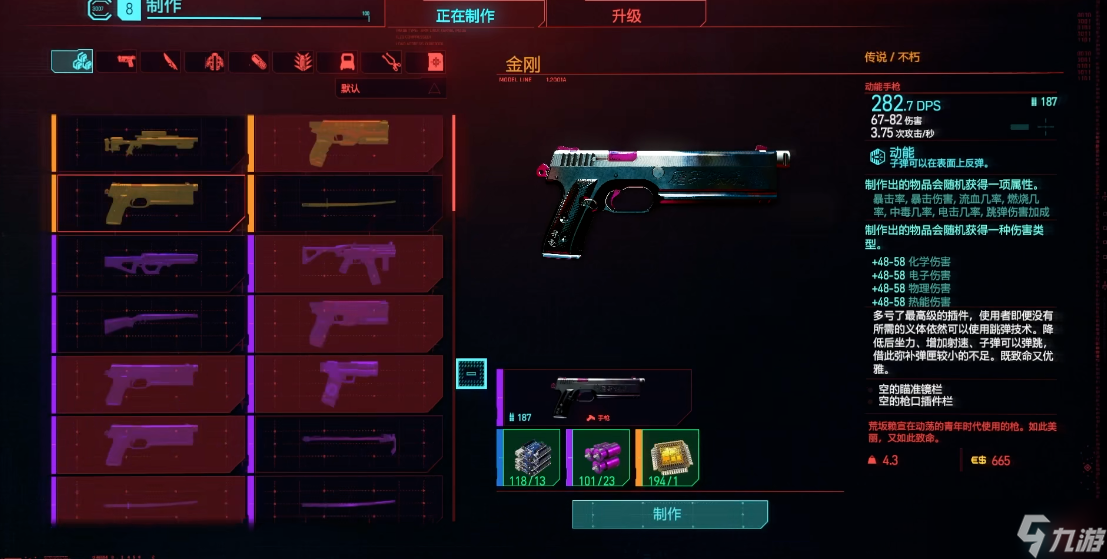The height and width of the screenshot is (559, 1107).
Task: Click the gold chip component 194/1
Action: pyautogui.click(x=666, y=458)
